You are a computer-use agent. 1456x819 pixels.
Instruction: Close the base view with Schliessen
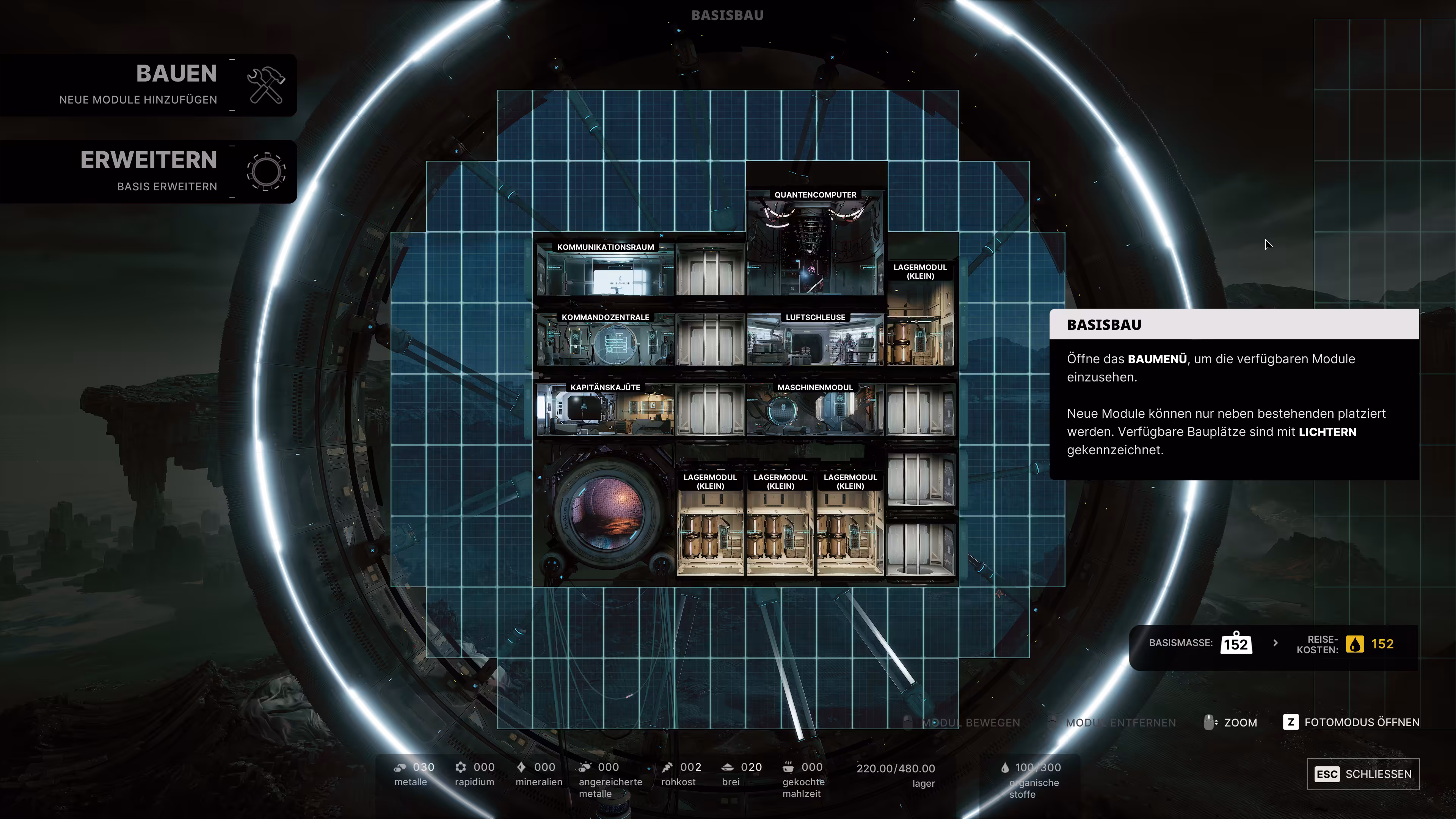tap(1363, 774)
